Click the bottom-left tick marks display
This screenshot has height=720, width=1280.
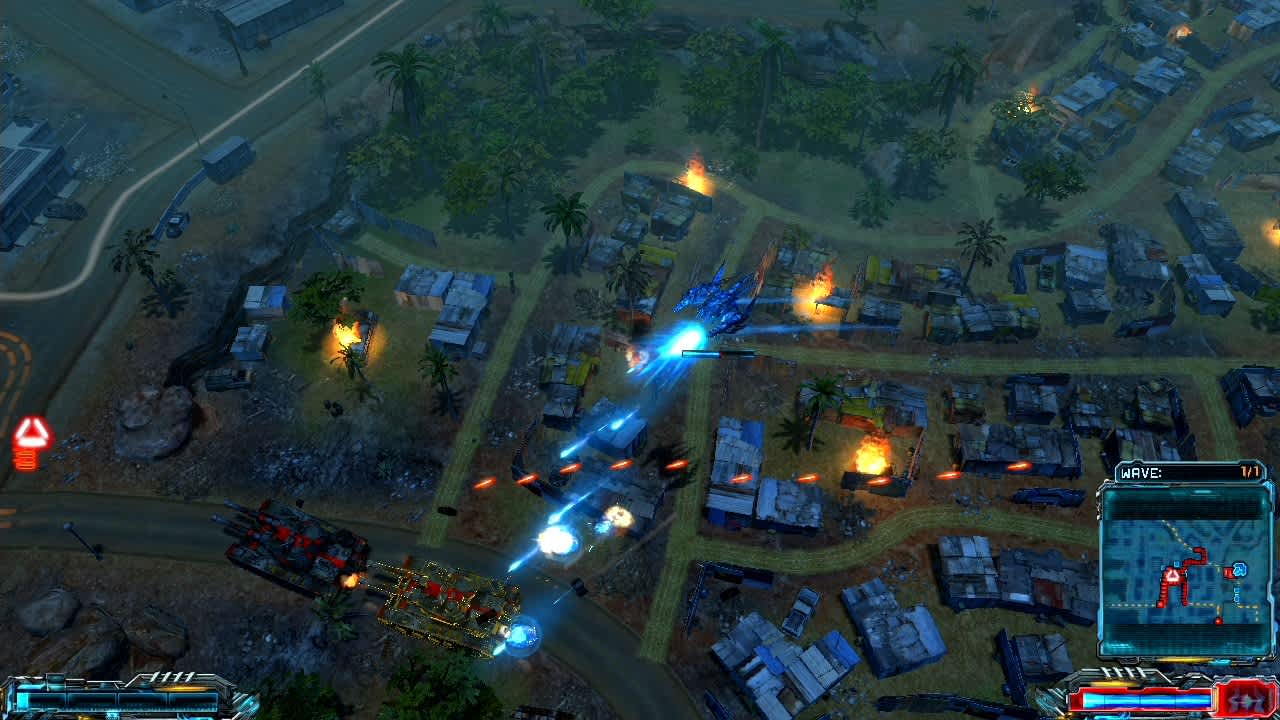click(x=170, y=677)
